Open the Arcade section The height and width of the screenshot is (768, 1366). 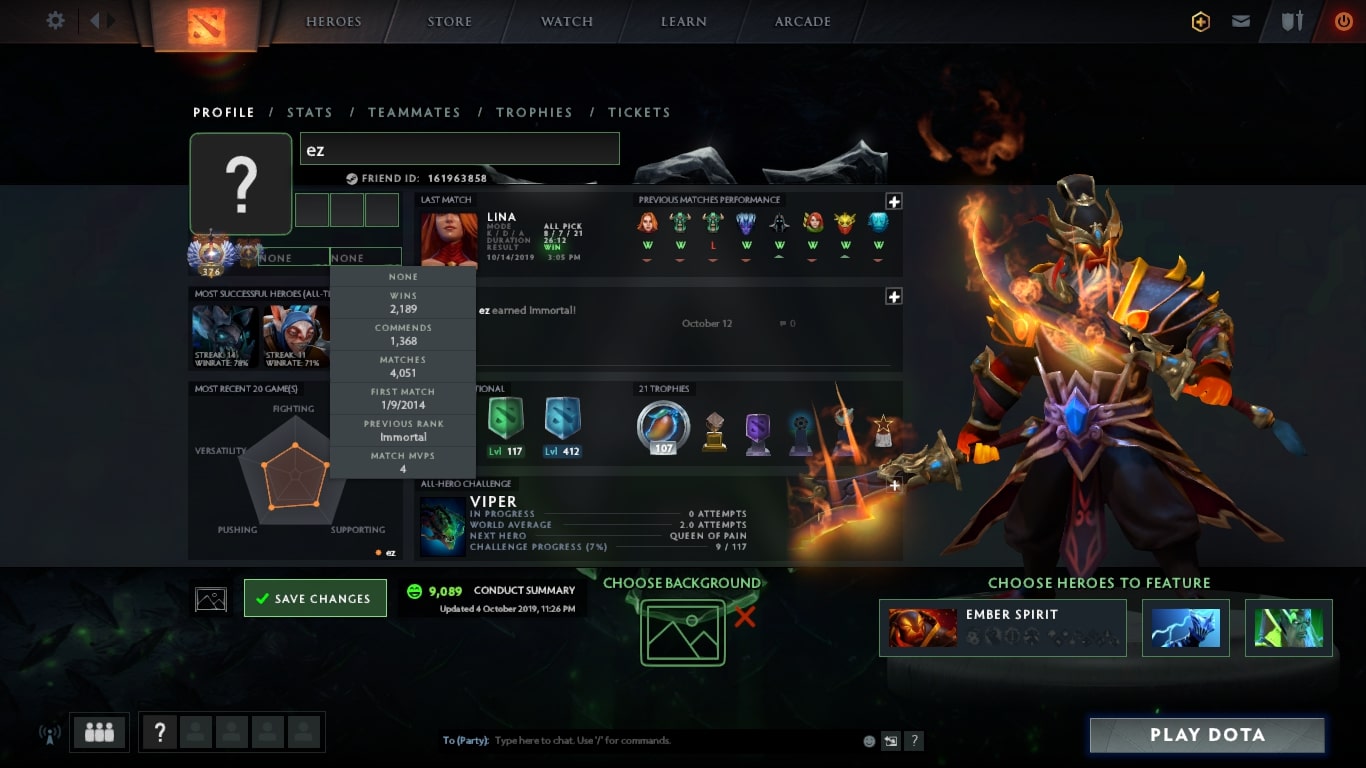click(x=802, y=22)
